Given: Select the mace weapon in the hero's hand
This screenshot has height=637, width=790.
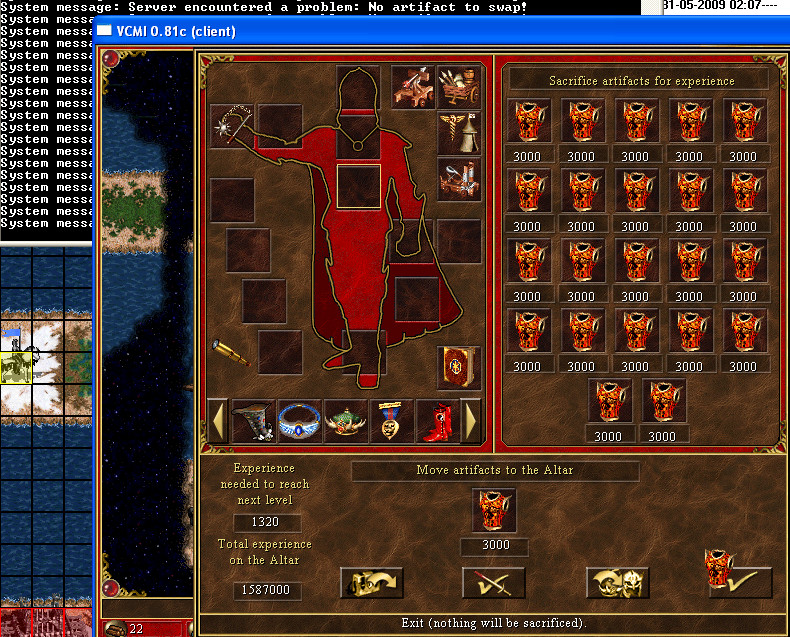Looking at the screenshot, I should tap(232, 127).
